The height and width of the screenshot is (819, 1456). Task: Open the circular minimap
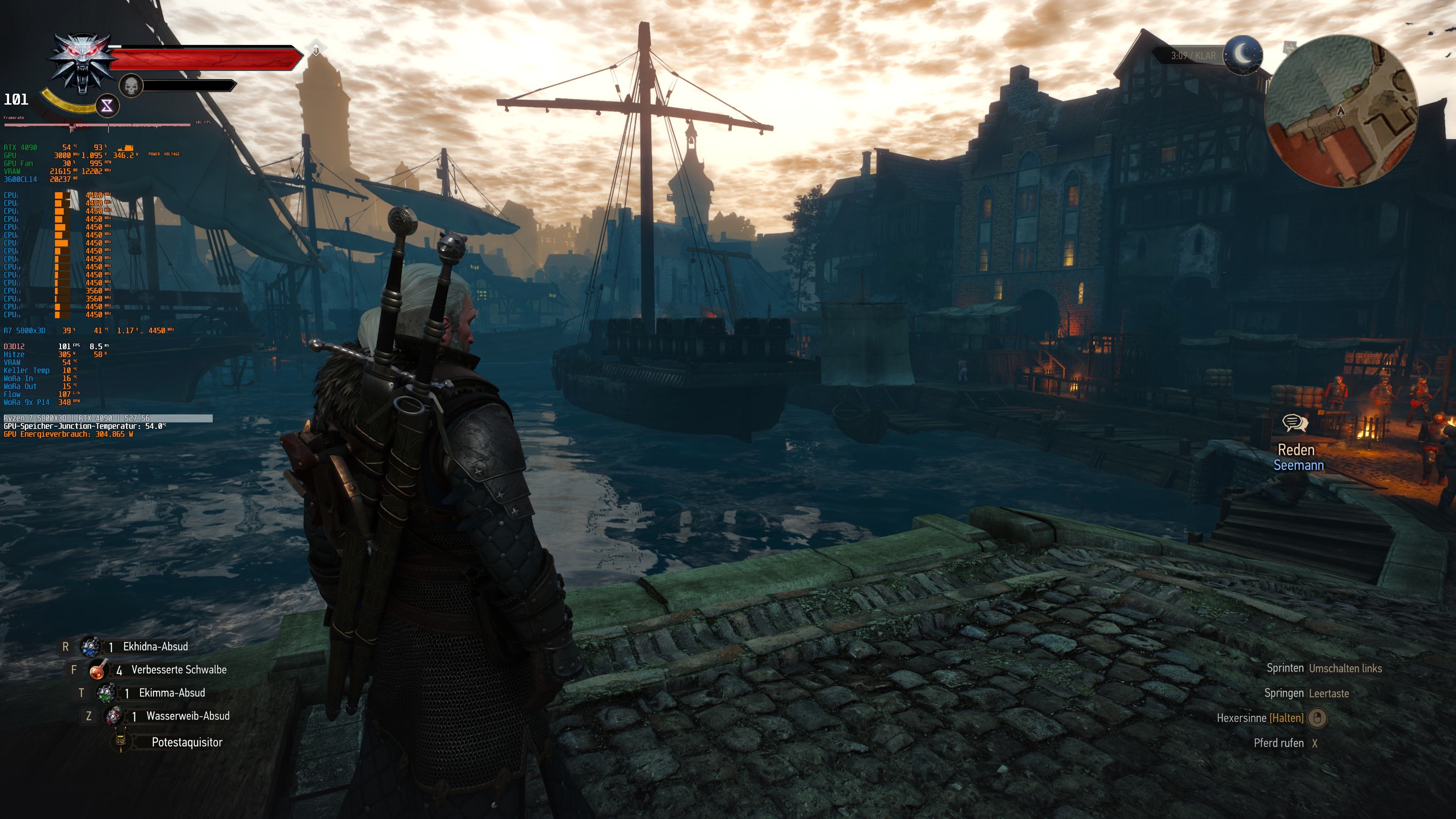tap(1341, 111)
